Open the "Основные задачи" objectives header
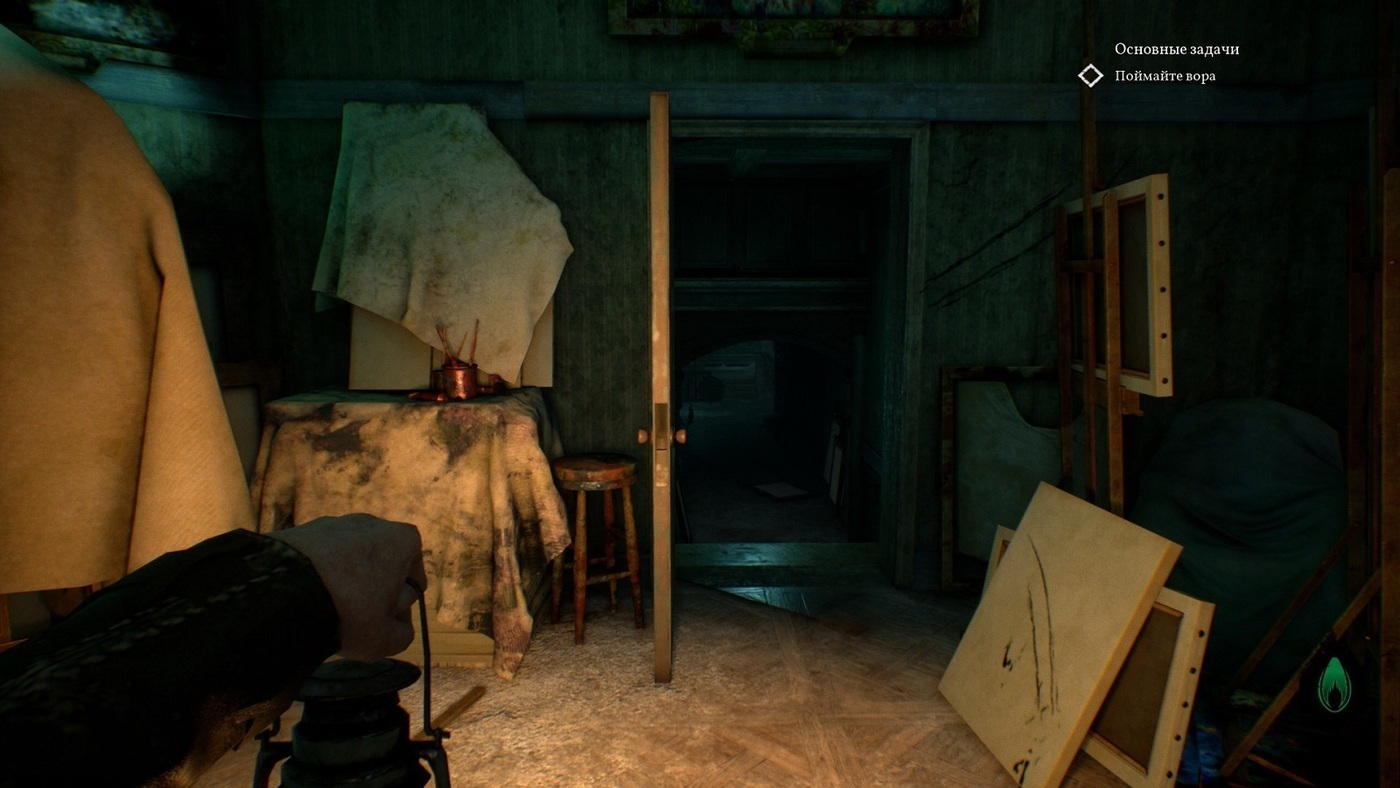 tap(1176, 49)
